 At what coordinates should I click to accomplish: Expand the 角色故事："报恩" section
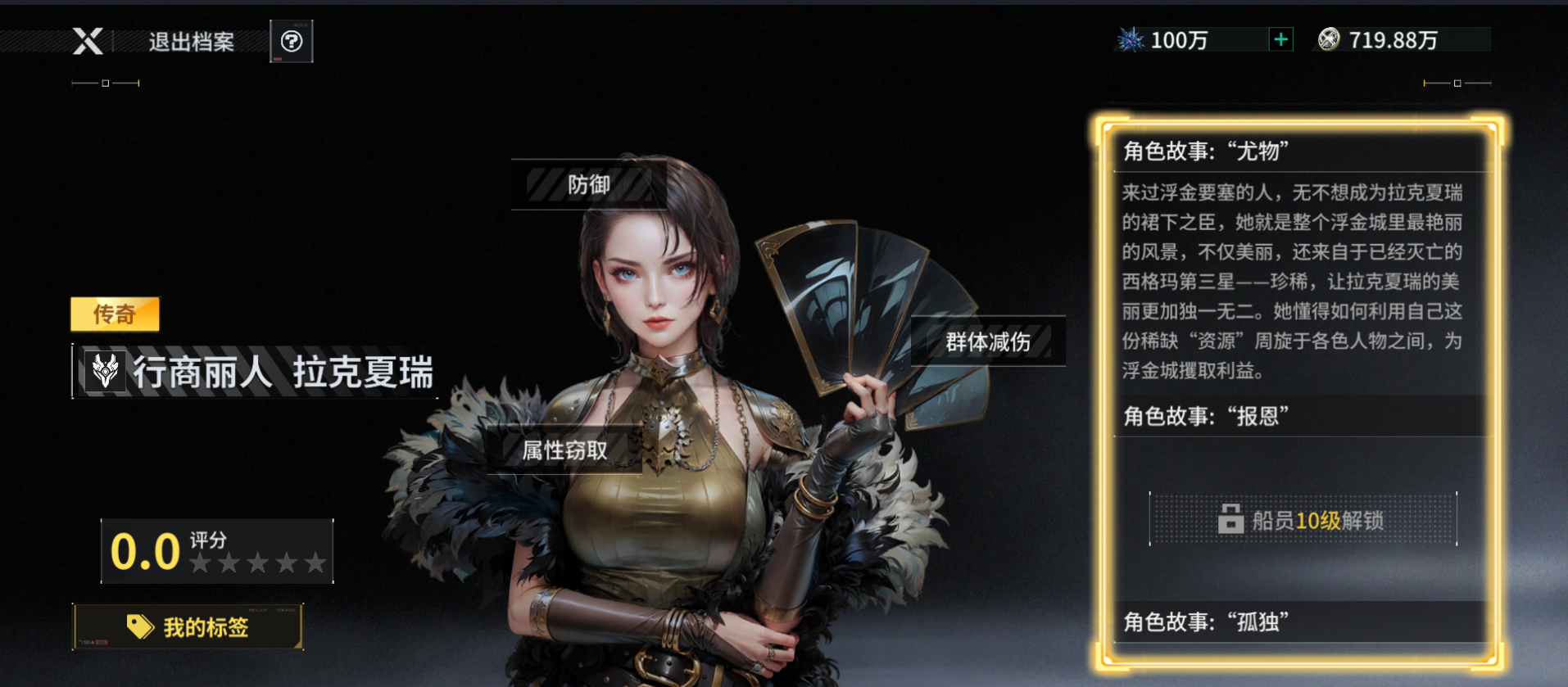pyautogui.click(x=1301, y=417)
